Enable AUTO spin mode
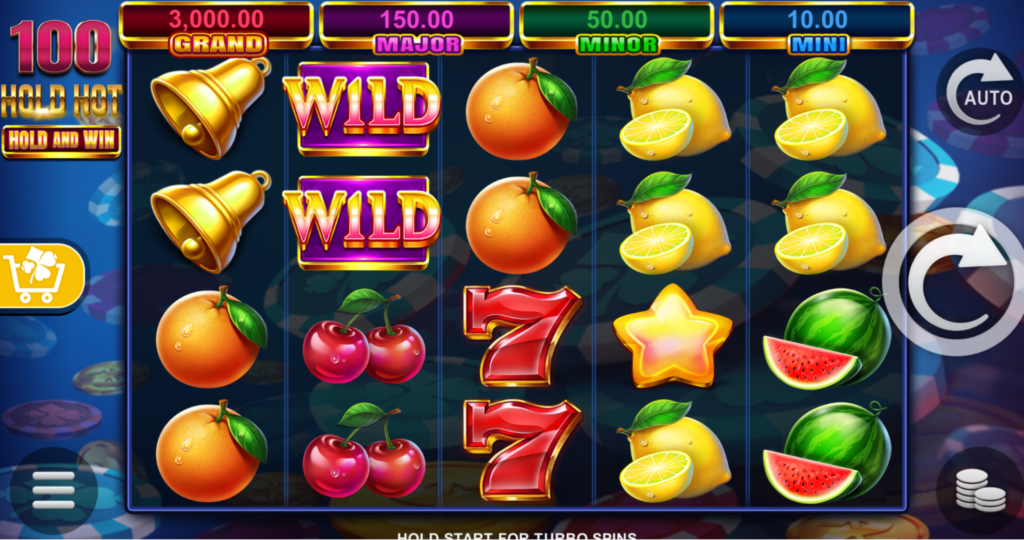 click(x=979, y=92)
